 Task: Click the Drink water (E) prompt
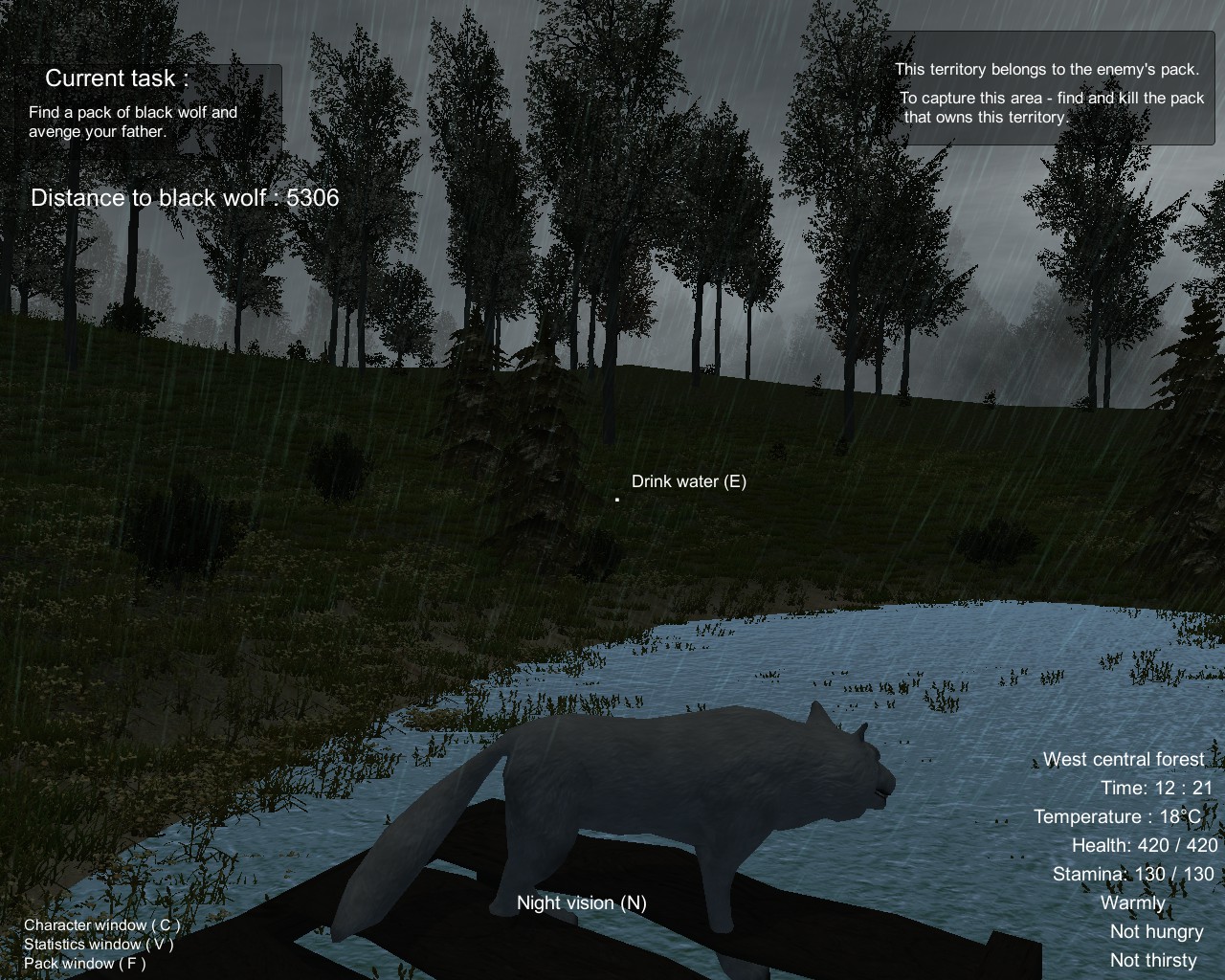pos(688,481)
